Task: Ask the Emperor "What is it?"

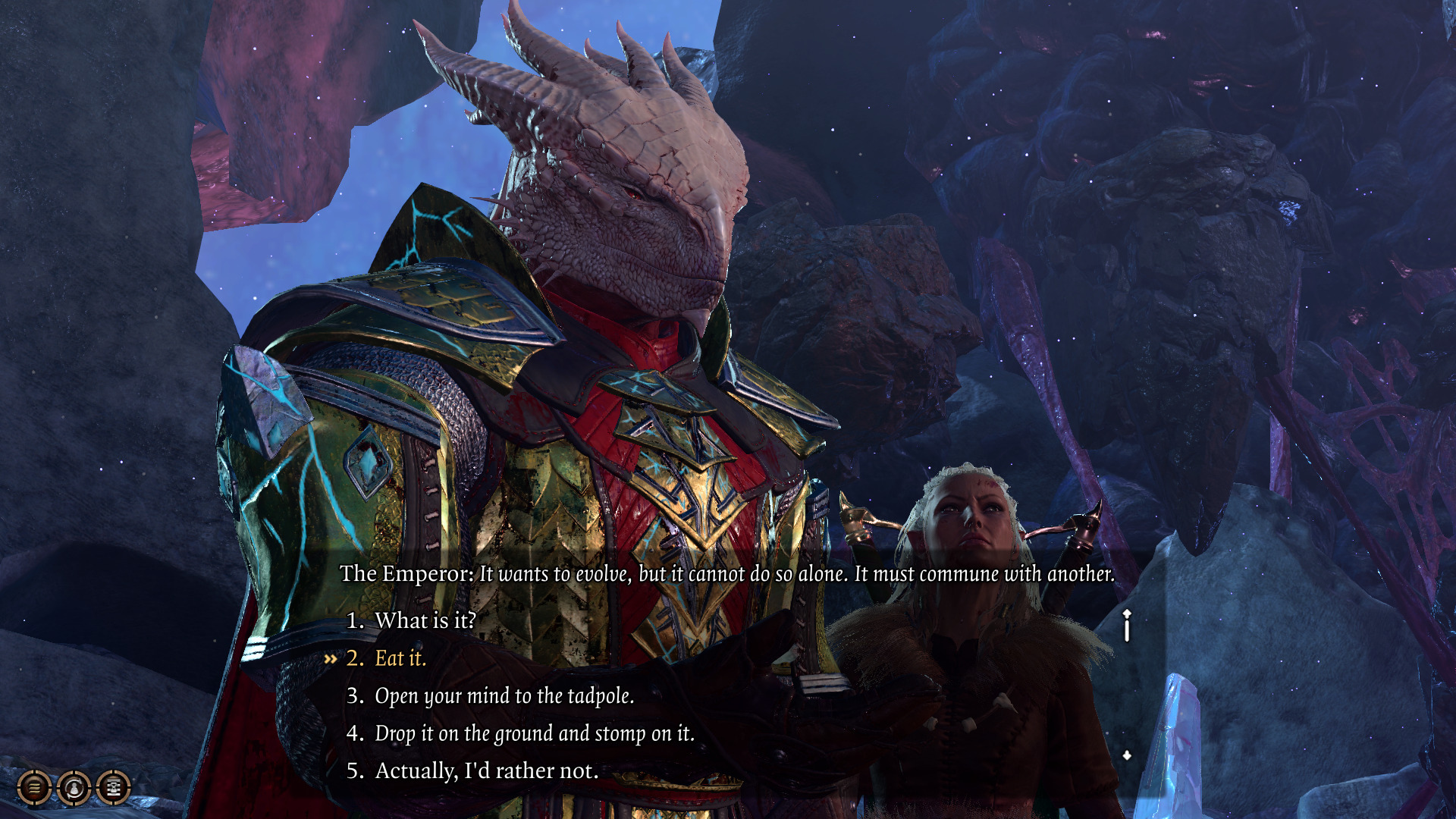Action: 425,620
